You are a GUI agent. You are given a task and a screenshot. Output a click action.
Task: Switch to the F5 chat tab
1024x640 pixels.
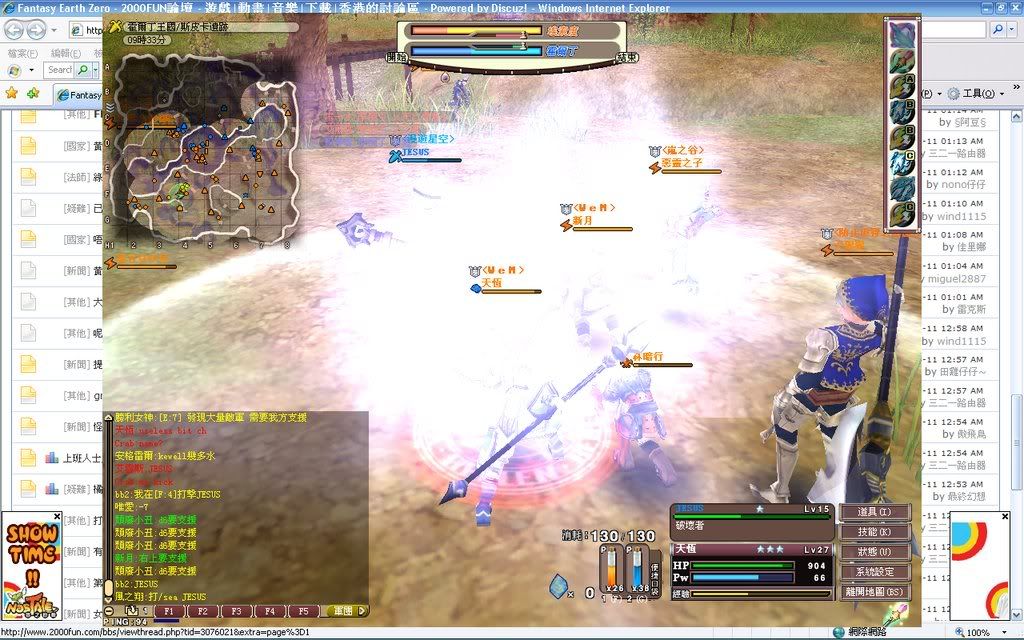pos(302,611)
